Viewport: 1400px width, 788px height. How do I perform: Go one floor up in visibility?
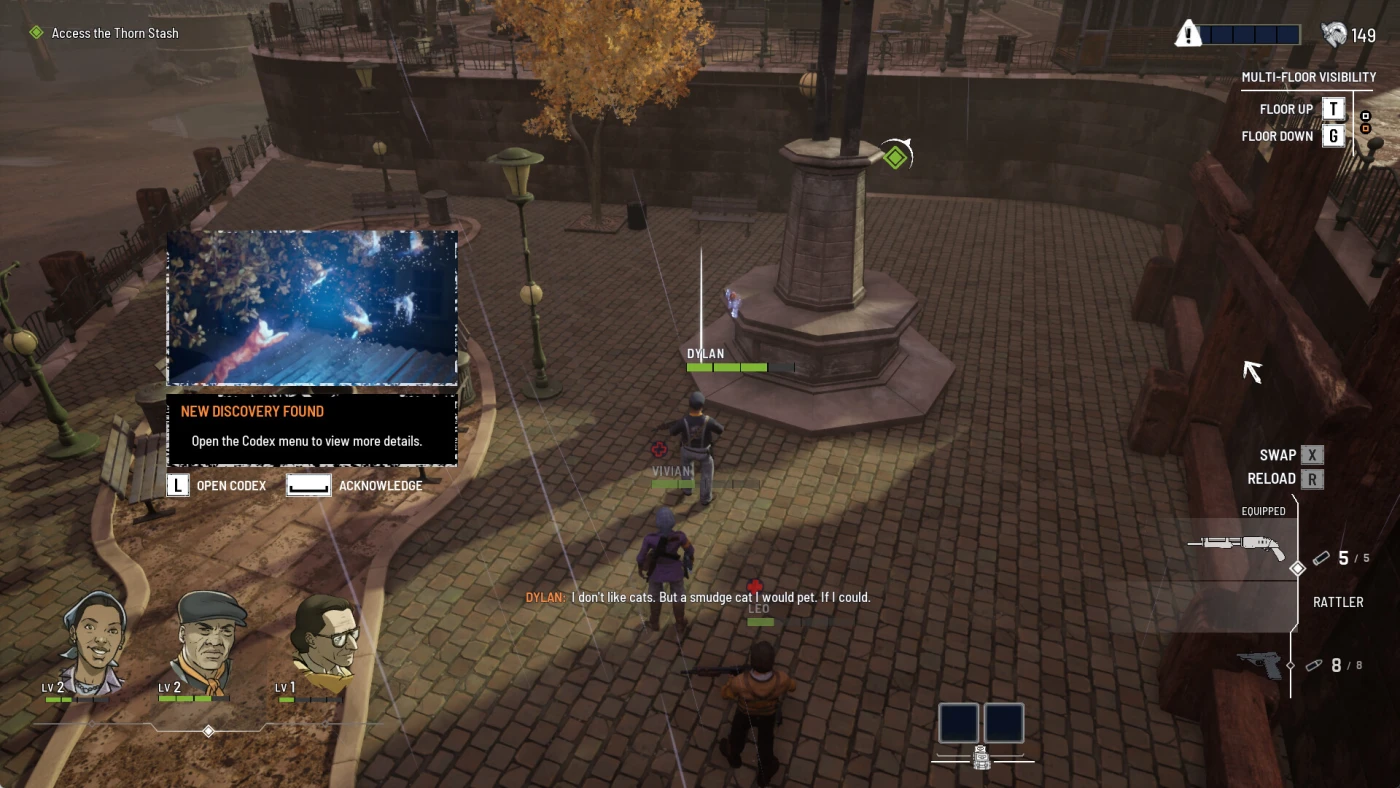1333,109
